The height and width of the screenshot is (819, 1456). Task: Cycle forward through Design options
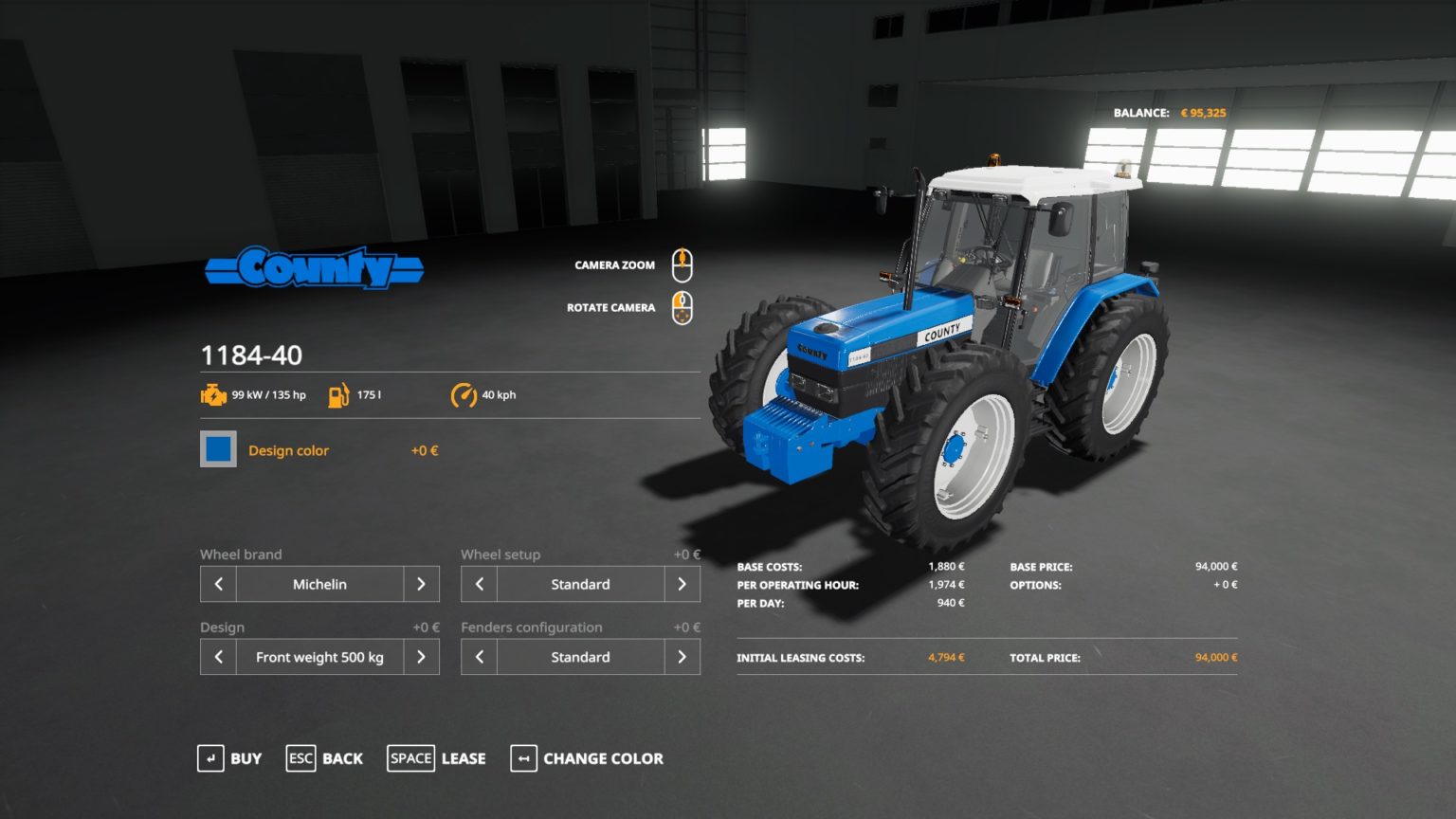422,656
